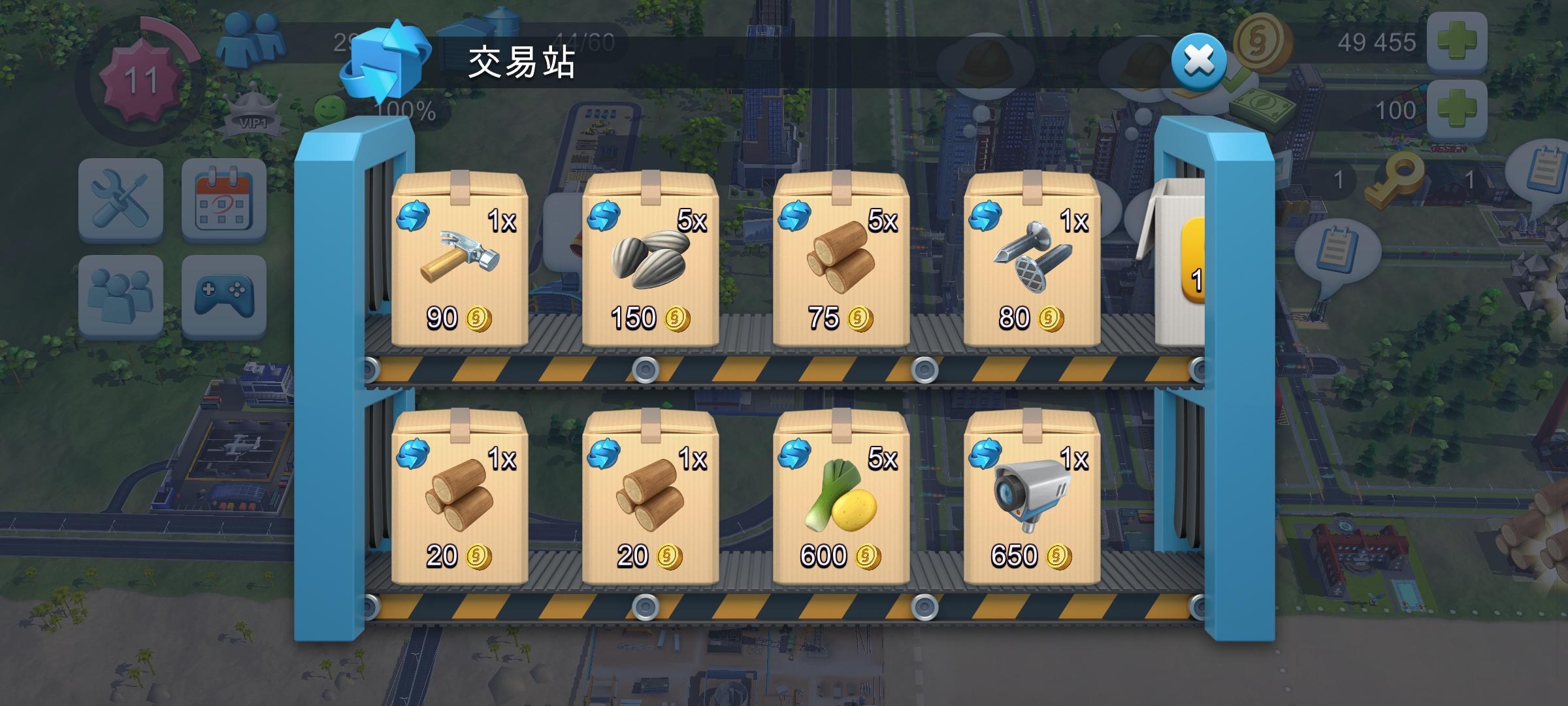1568x706 pixels.
Task: Open the calendar events panel
Action: pyautogui.click(x=225, y=199)
